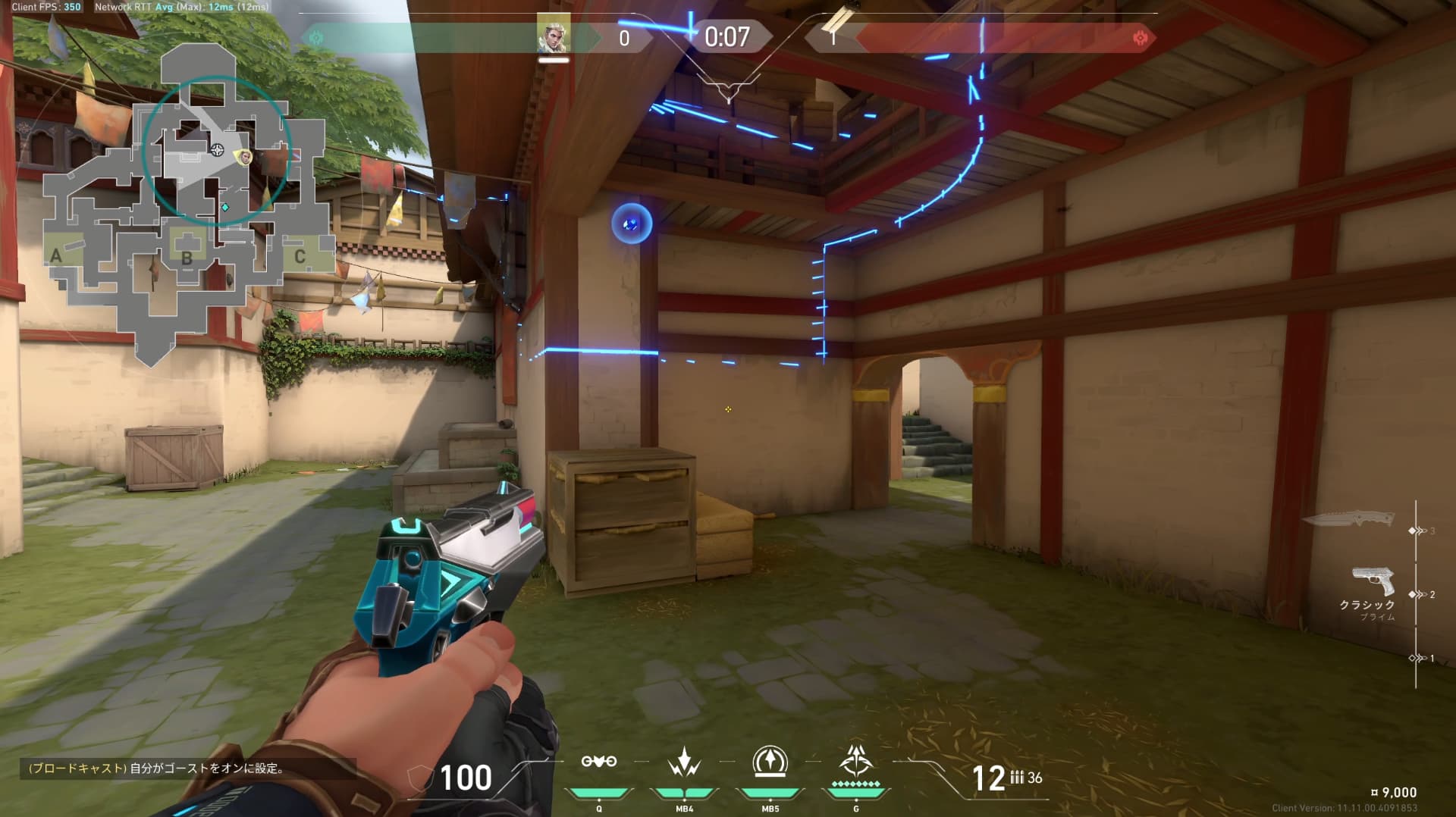Click the A site label on the minimap
The image size is (1456, 817).
(56, 256)
